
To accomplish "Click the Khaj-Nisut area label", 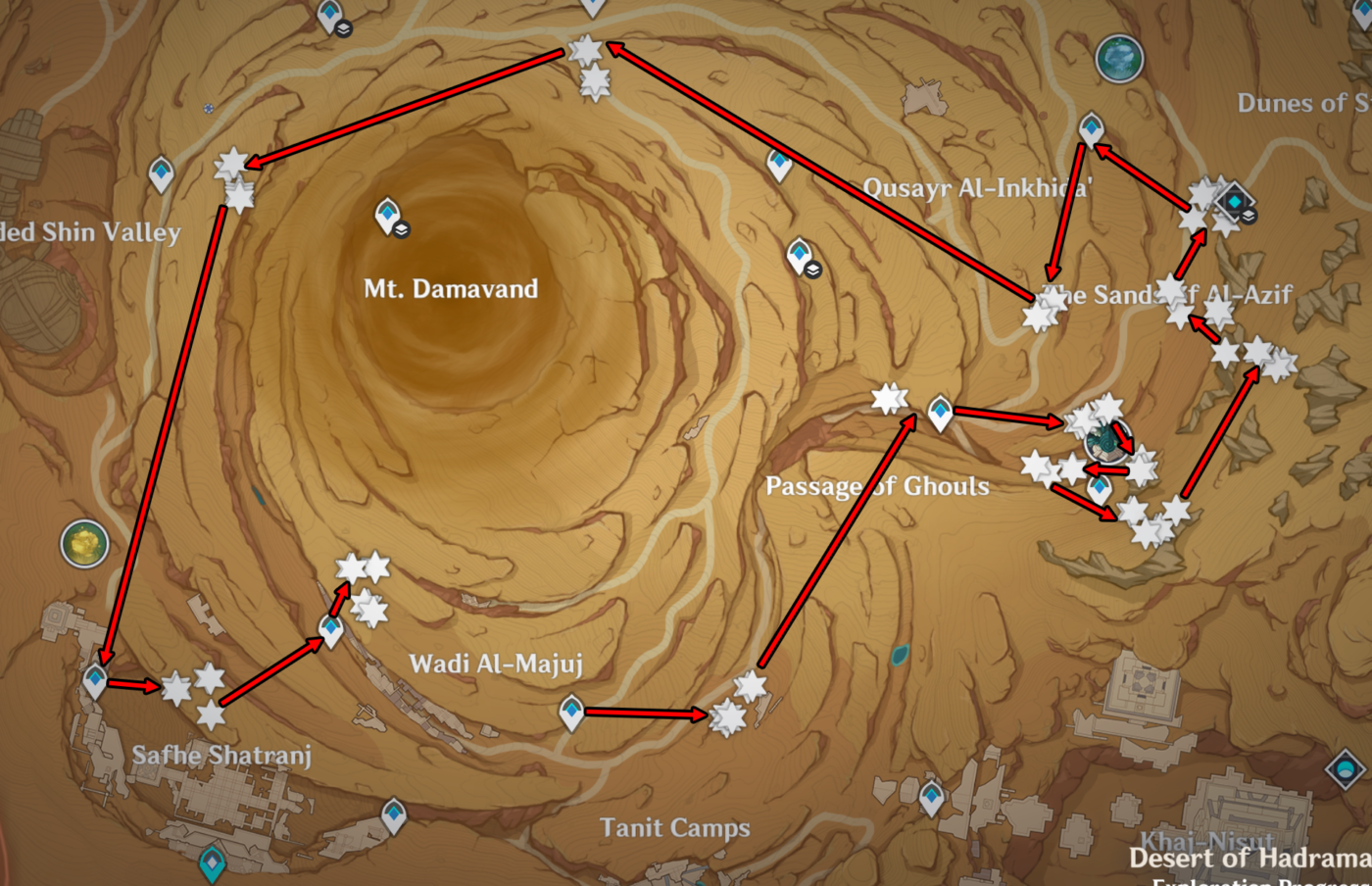I will pos(1207,841).
